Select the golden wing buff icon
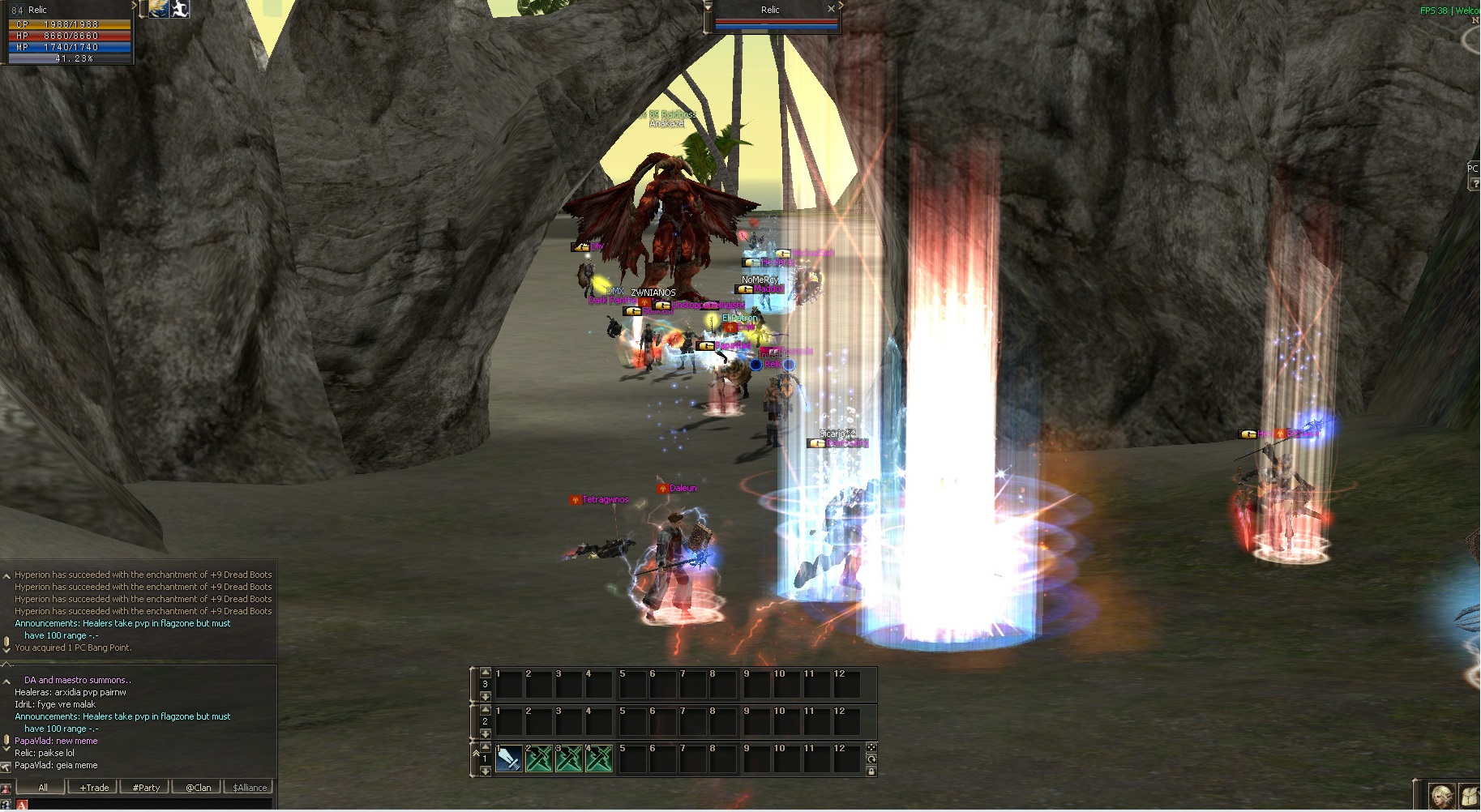Image resolution: width=1481 pixels, height=812 pixels. (x=159, y=9)
